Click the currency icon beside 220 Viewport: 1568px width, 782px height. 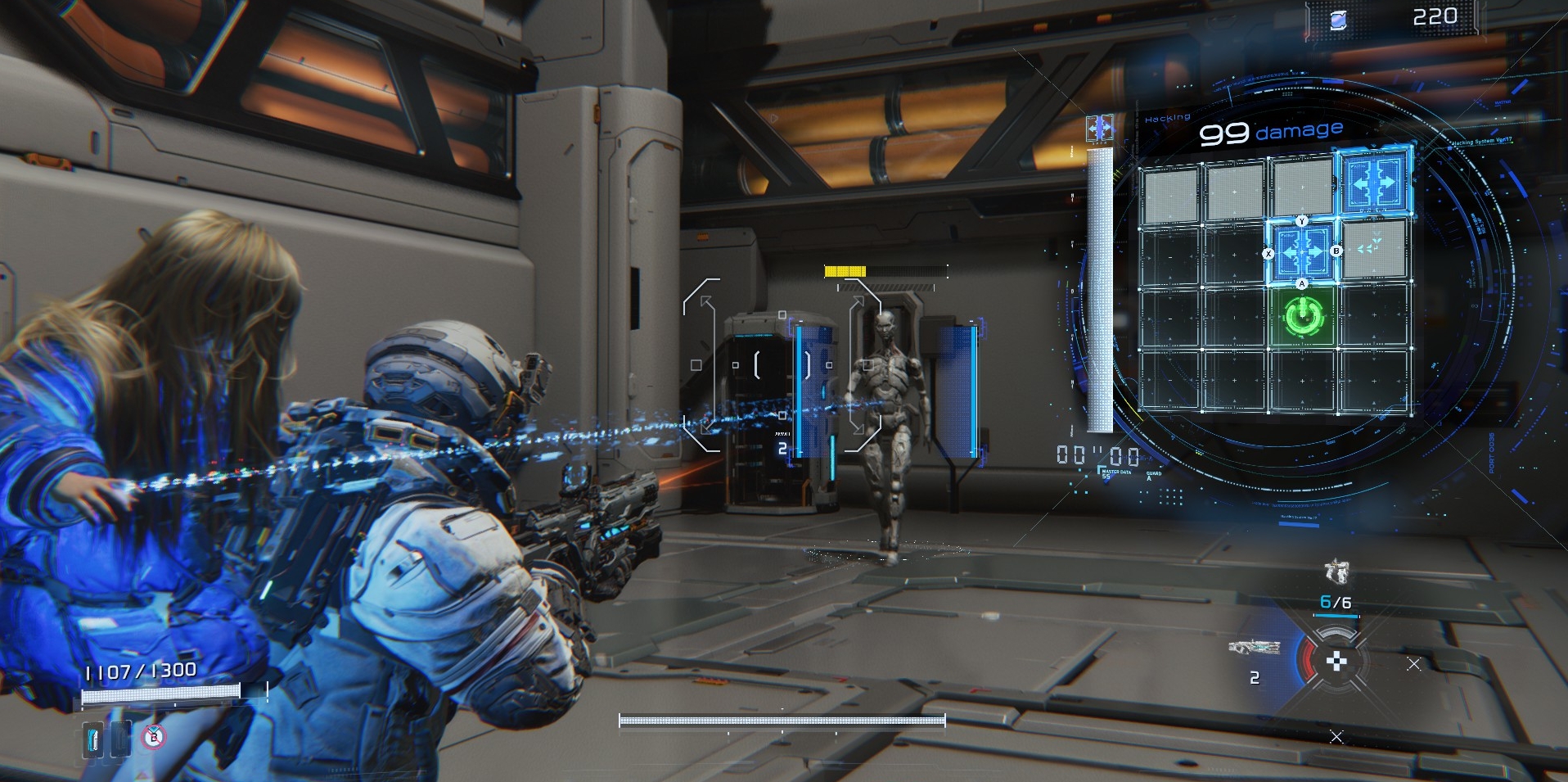(x=1339, y=20)
